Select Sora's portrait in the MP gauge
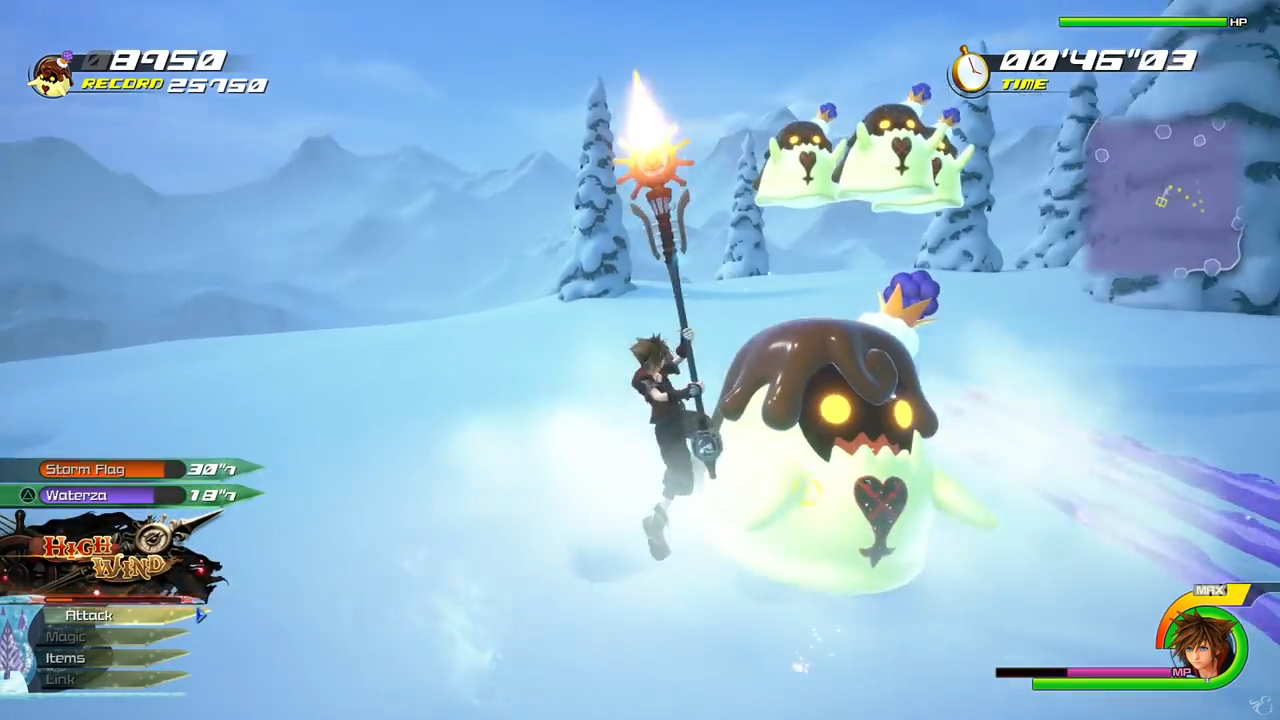 coord(1200,645)
